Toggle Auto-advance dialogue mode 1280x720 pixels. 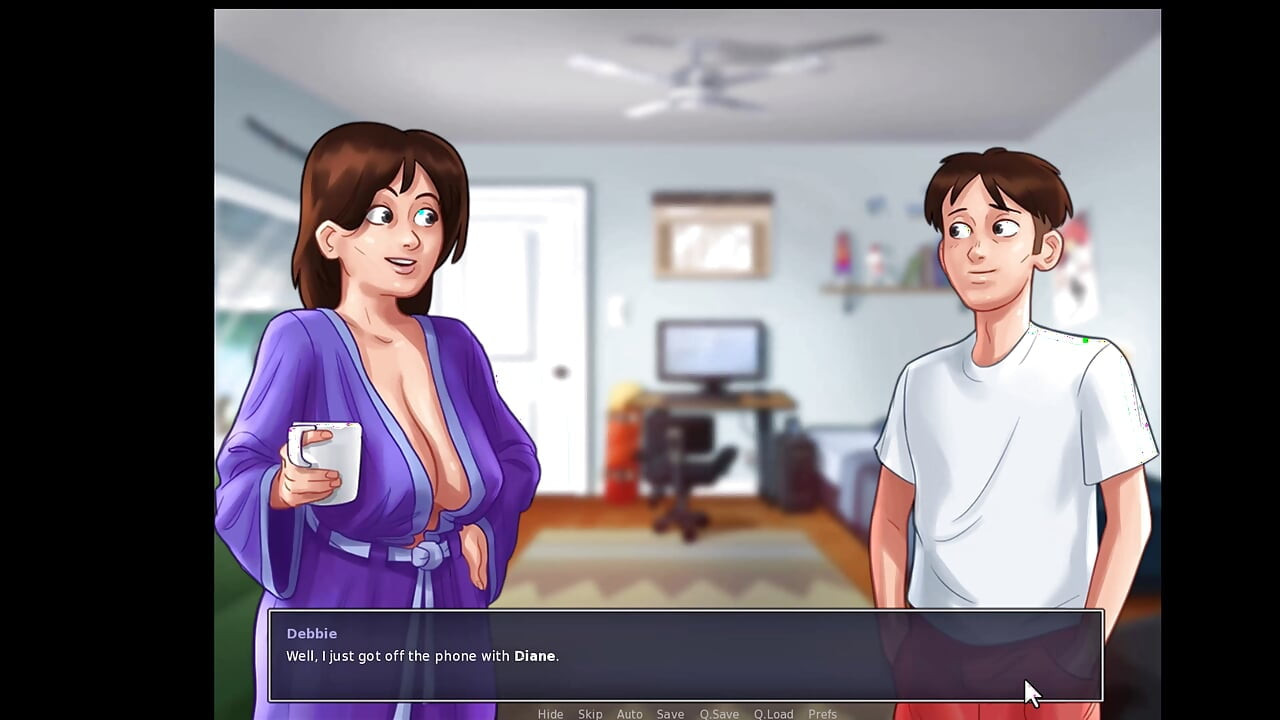630,714
